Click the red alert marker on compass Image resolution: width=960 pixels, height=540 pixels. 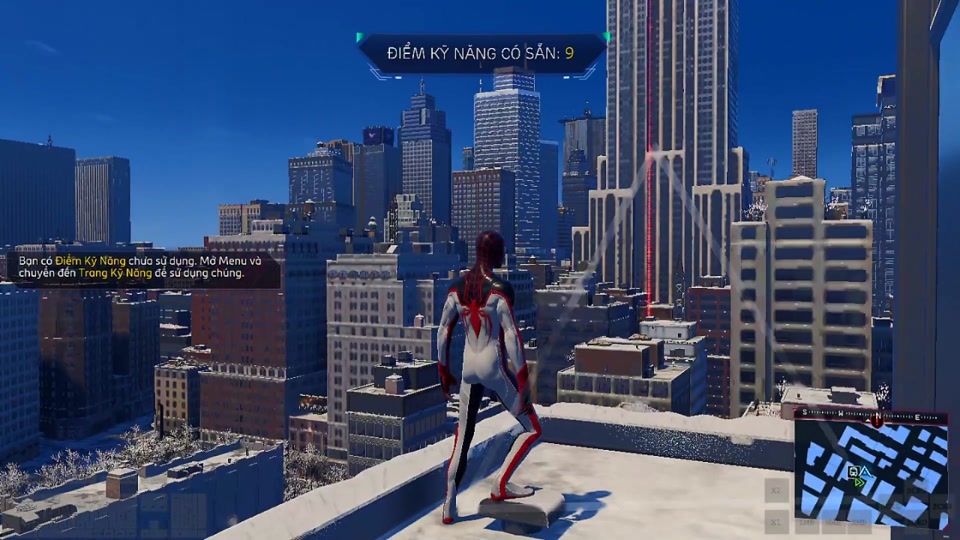tap(878, 421)
